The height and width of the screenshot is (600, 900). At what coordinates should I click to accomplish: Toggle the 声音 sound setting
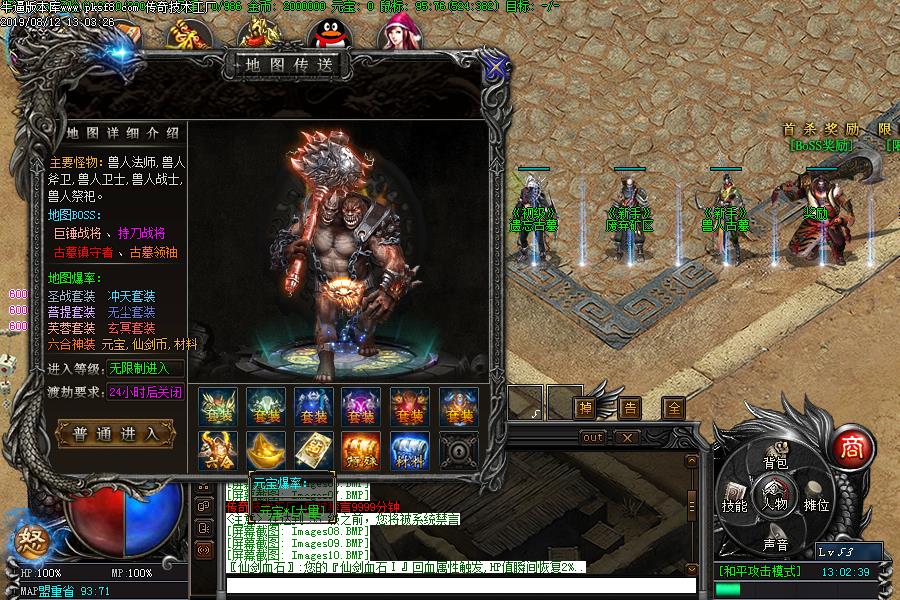pos(776,544)
